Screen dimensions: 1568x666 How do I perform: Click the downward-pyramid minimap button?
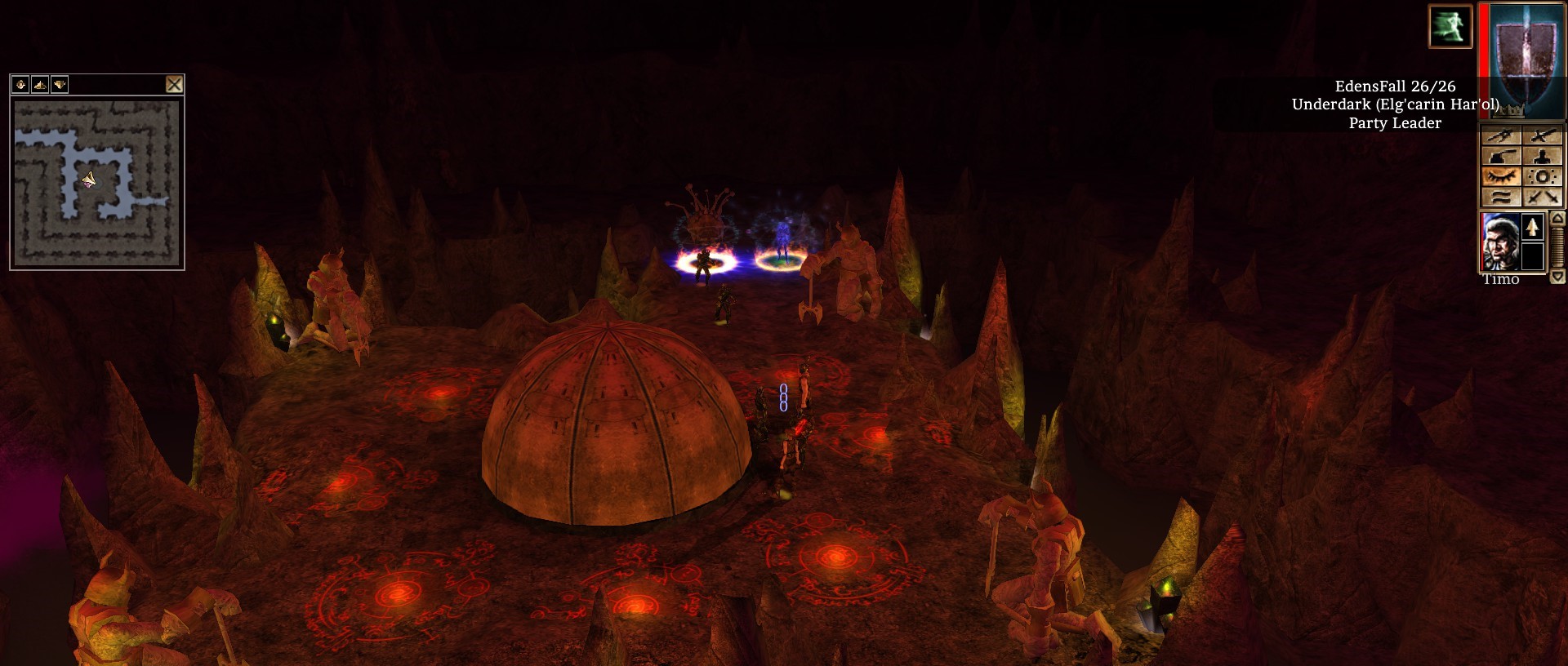click(60, 84)
